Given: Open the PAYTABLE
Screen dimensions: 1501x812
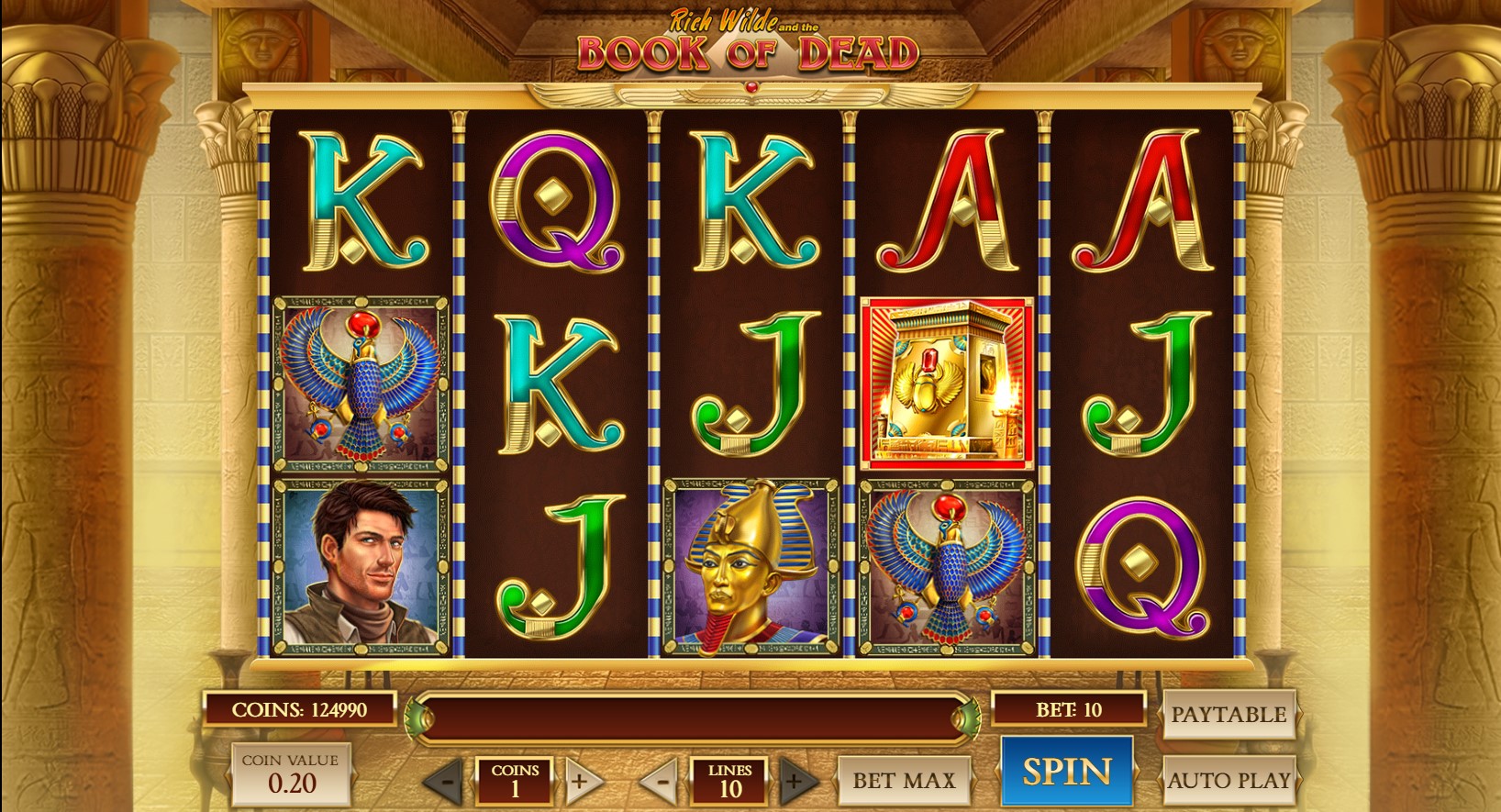Looking at the screenshot, I should 1228,715.
